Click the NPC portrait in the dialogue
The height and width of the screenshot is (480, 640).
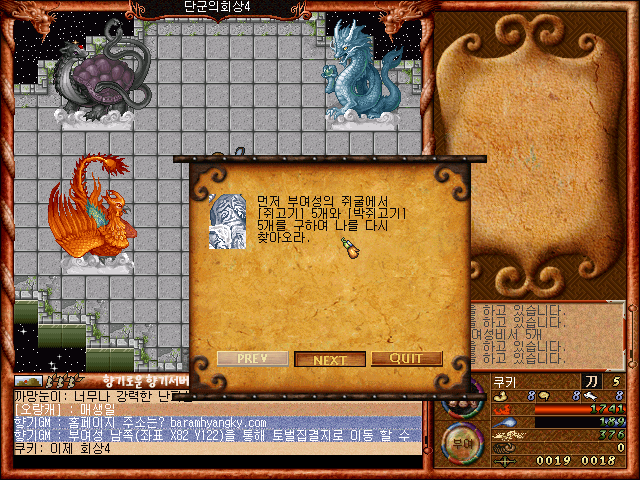[x=226, y=221]
